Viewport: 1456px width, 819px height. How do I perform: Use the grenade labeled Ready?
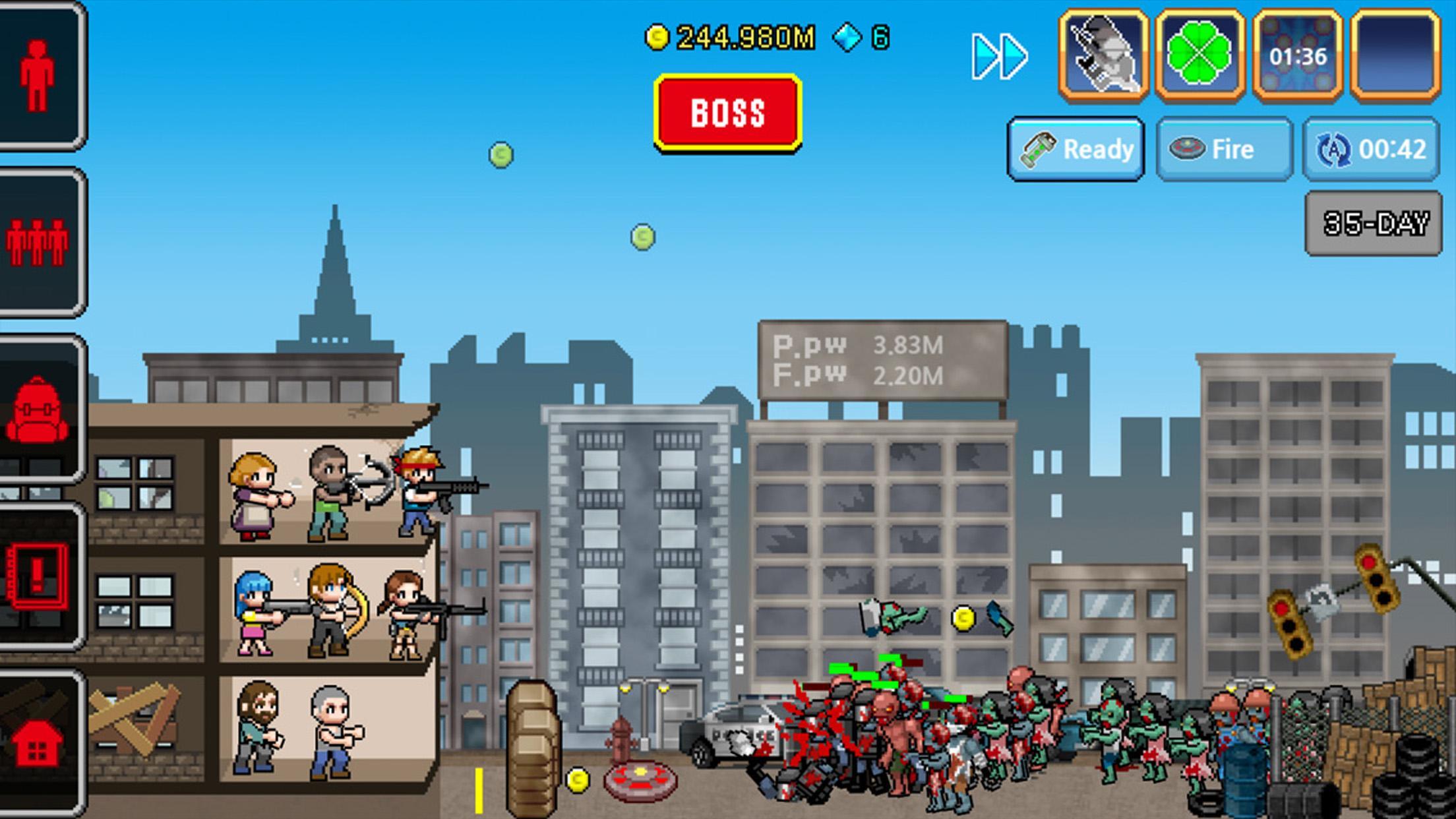[x=1075, y=149]
